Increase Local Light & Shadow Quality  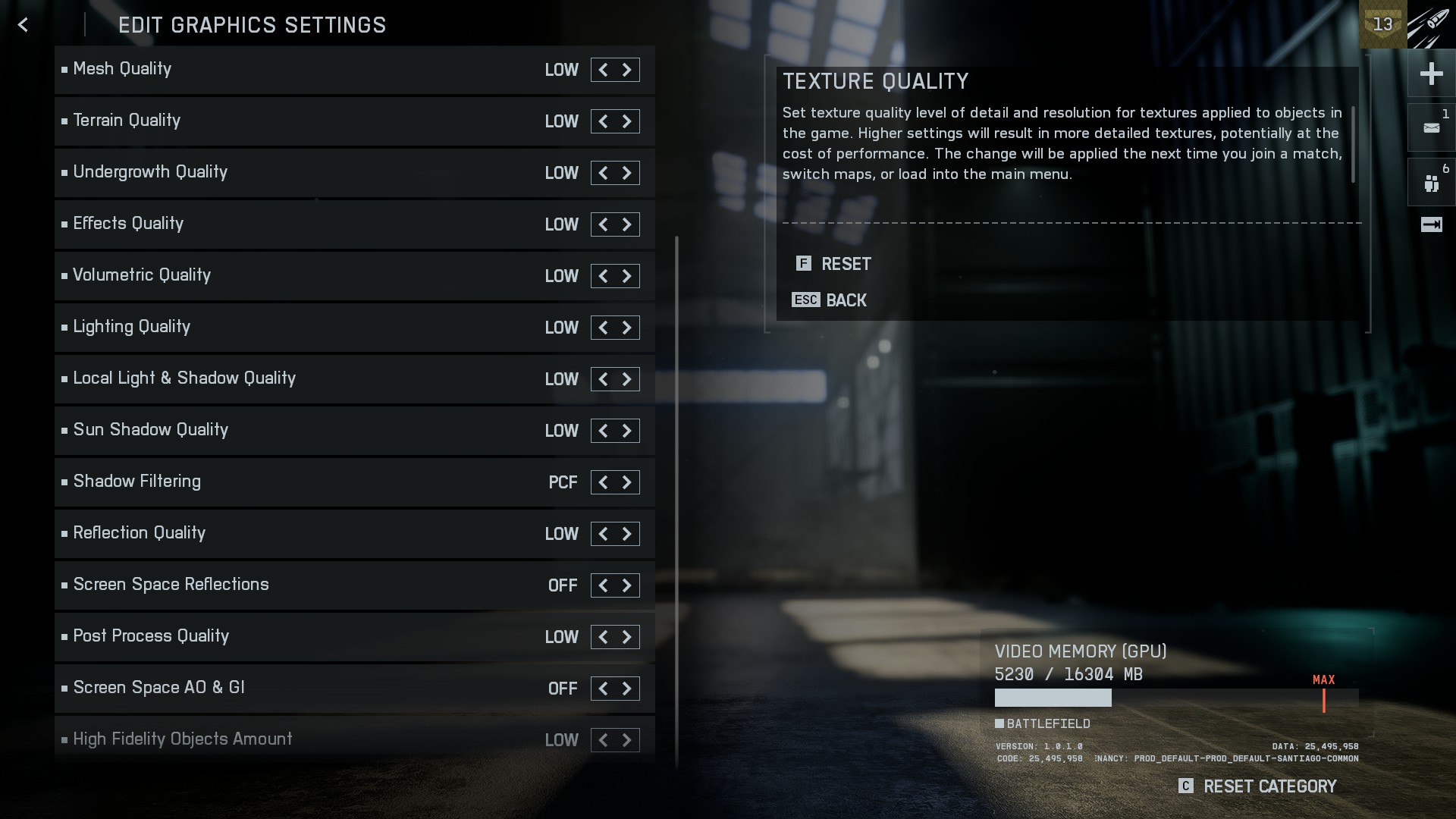pyautogui.click(x=627, y=379)
